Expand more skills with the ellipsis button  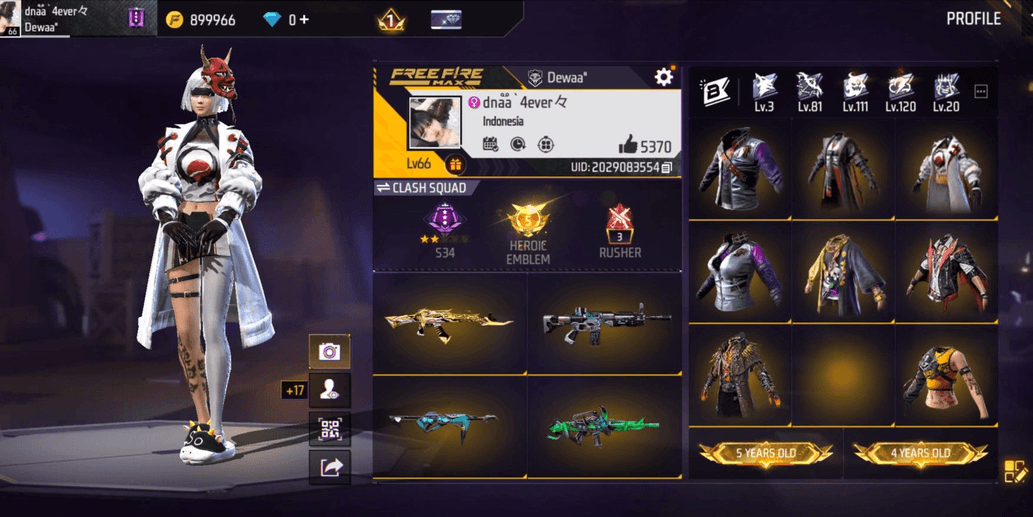click(981, 92)
